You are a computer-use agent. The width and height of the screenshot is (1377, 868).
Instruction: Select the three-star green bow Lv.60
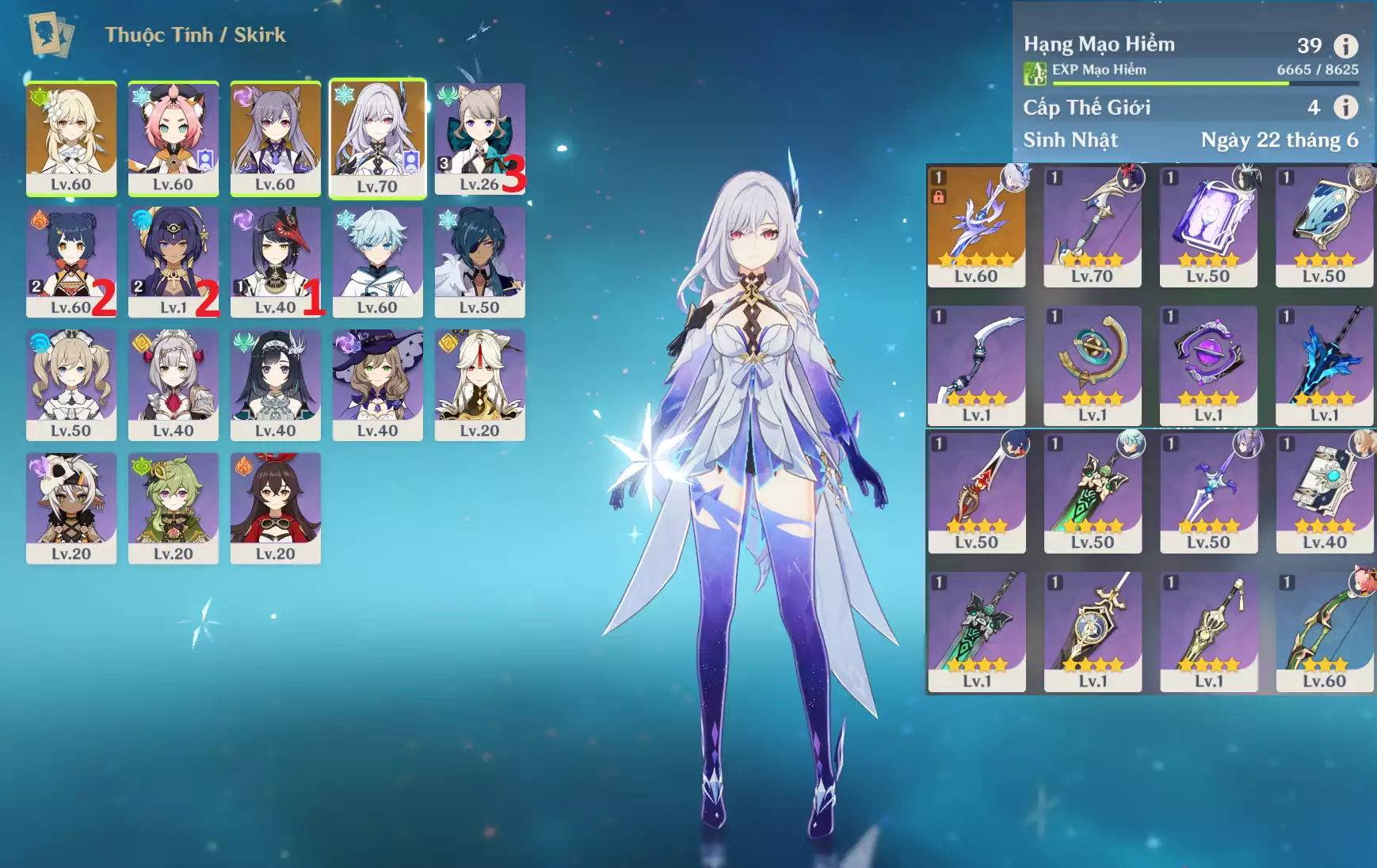tap(1324, 631)
